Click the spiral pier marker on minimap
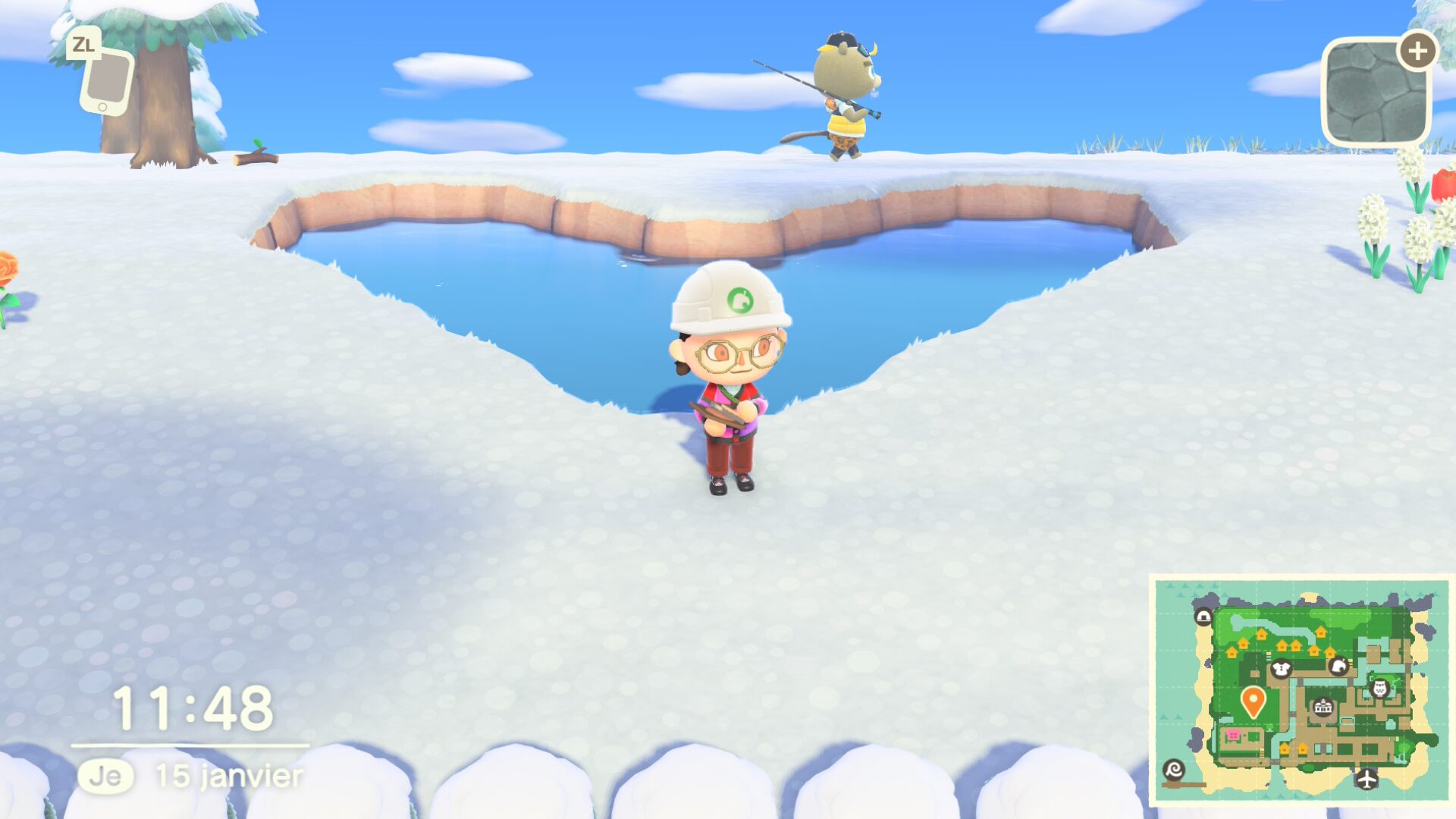Viewport: 1456px width, 819px height. pos(1173,770)
